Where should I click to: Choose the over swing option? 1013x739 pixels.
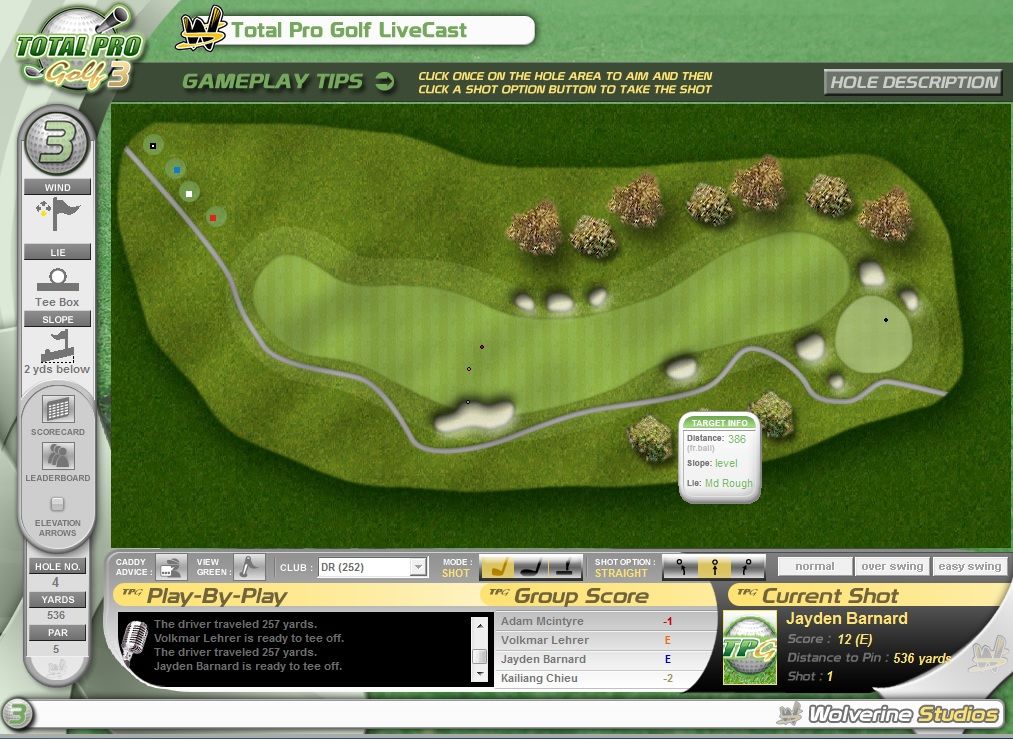click(892, 566)
